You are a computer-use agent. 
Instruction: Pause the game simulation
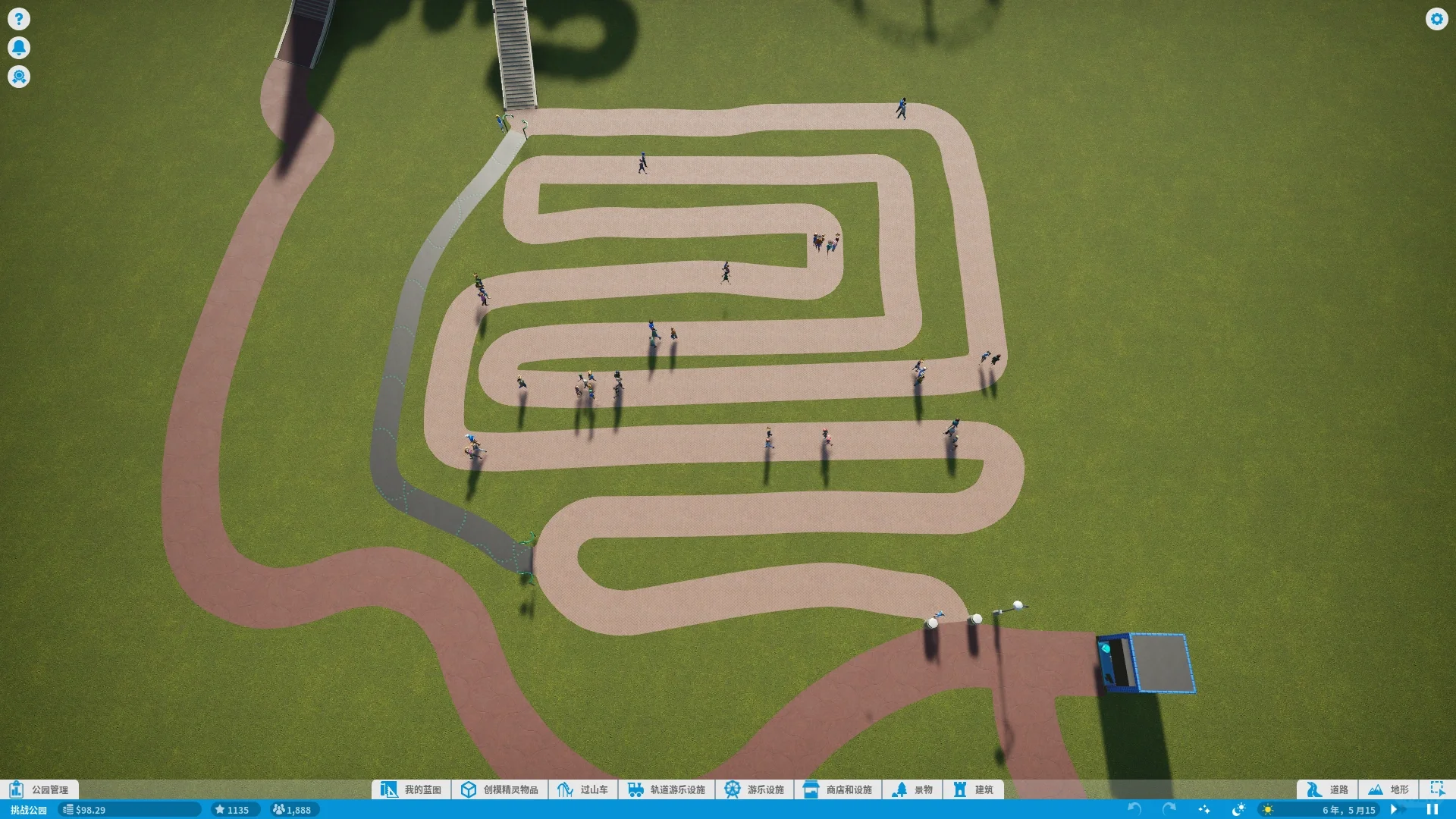coord(1432,810)
